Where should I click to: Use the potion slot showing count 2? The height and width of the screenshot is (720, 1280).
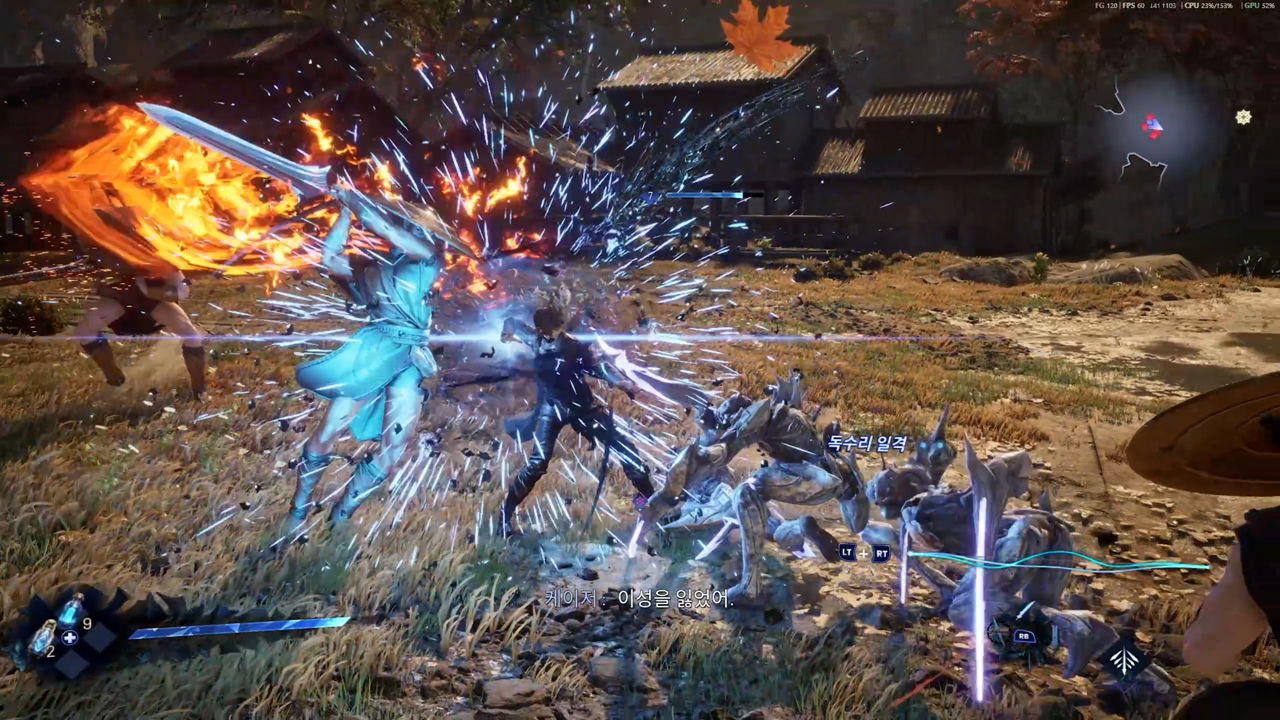pos(43,637)
